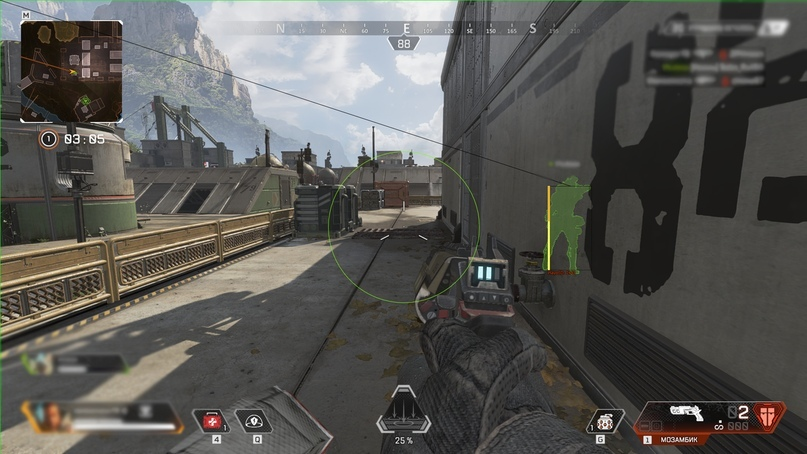Select the shield cell item slot
This screenshot has height=454, width=807.
pos(254,421)
